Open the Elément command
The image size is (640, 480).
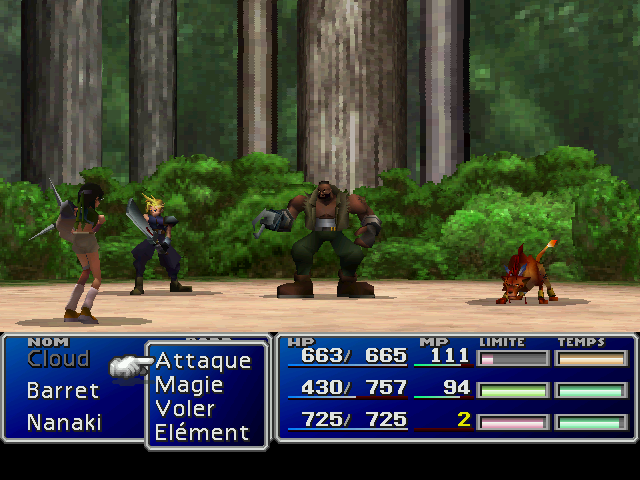(201, 433)
